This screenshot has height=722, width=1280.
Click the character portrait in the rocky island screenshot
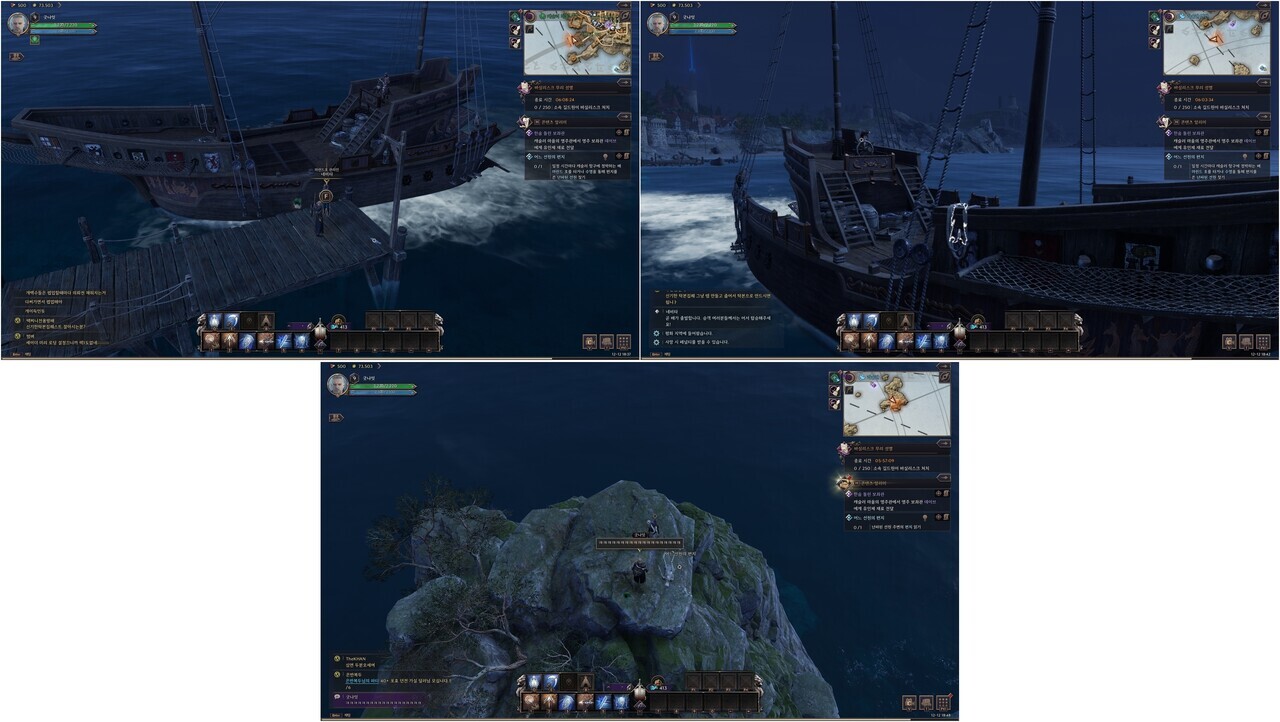click(x=338, y=385)
